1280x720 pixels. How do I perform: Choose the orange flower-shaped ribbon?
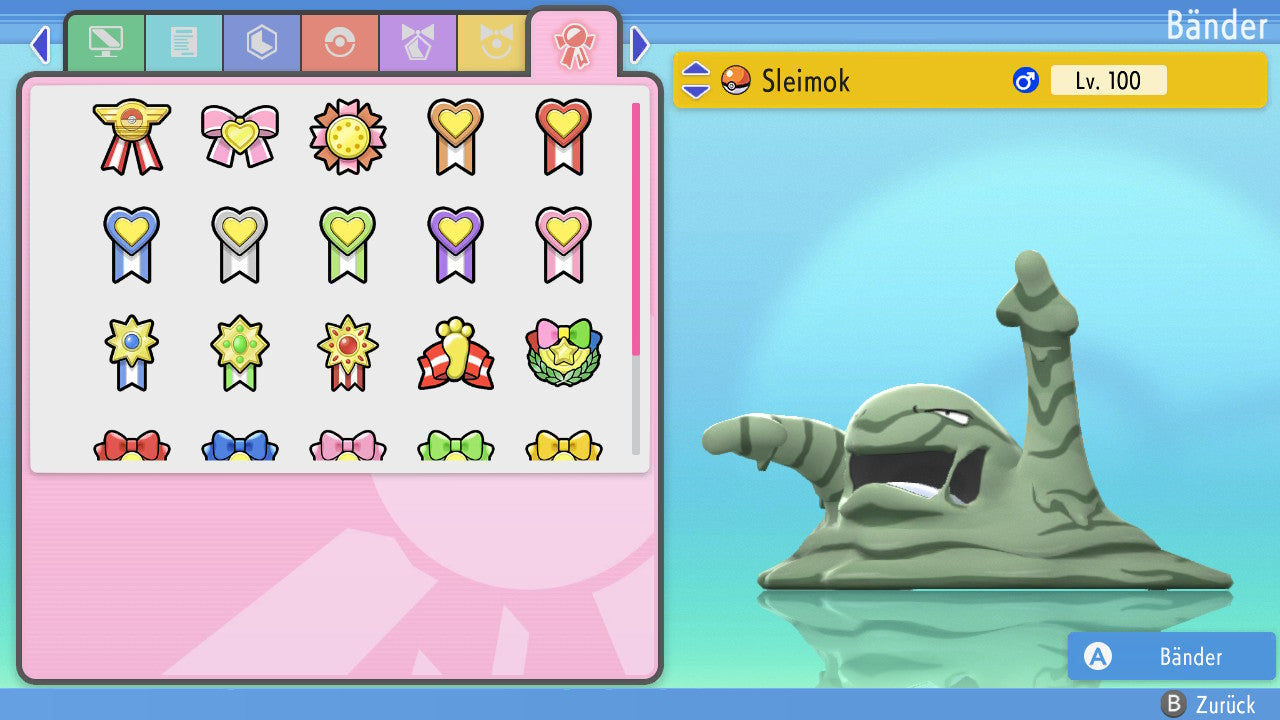click(x=347, y=136)
